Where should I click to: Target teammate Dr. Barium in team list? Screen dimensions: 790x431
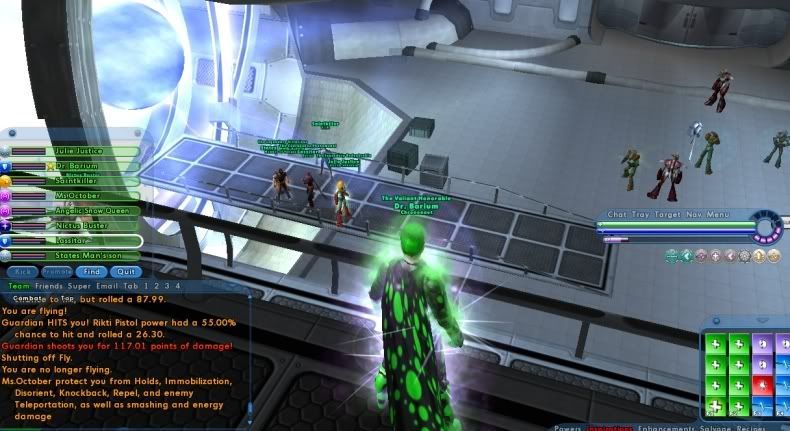[75, 166]
